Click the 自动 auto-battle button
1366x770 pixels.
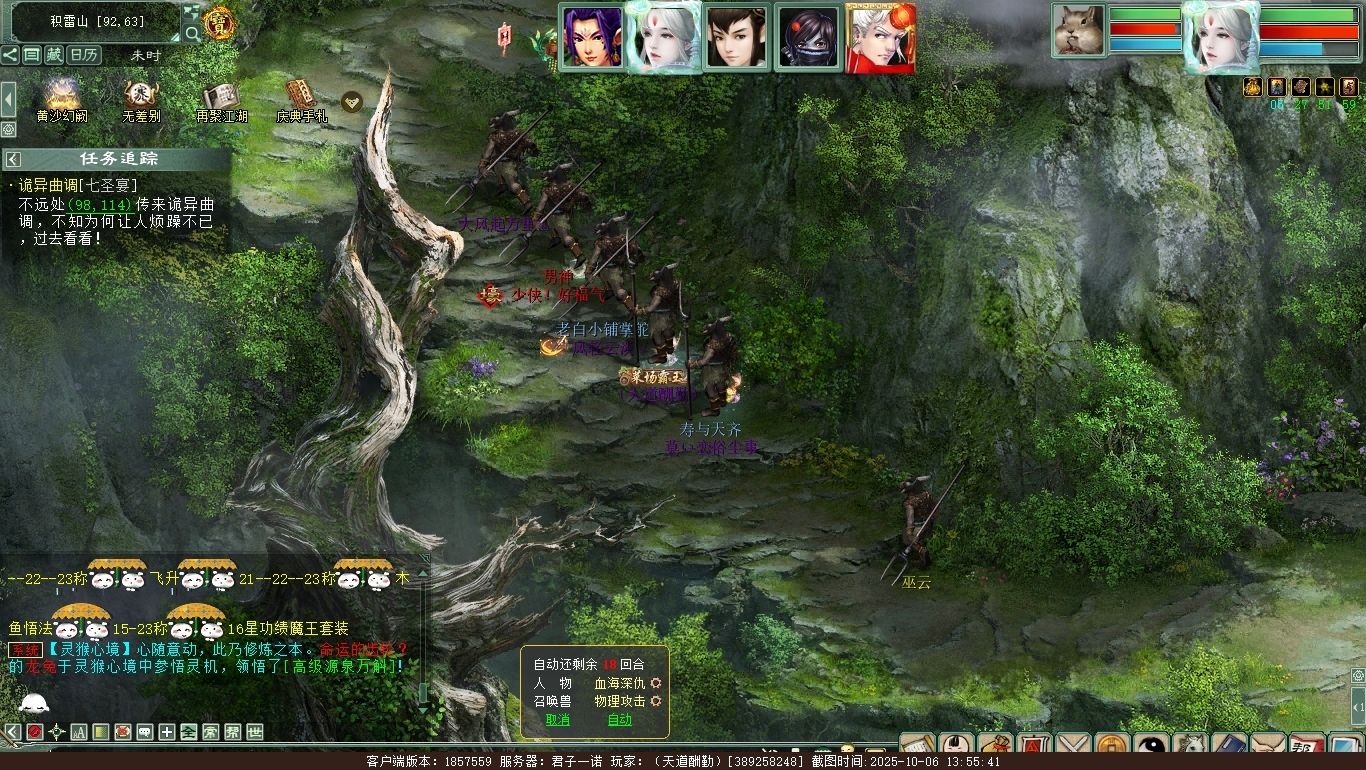point(620,720)
